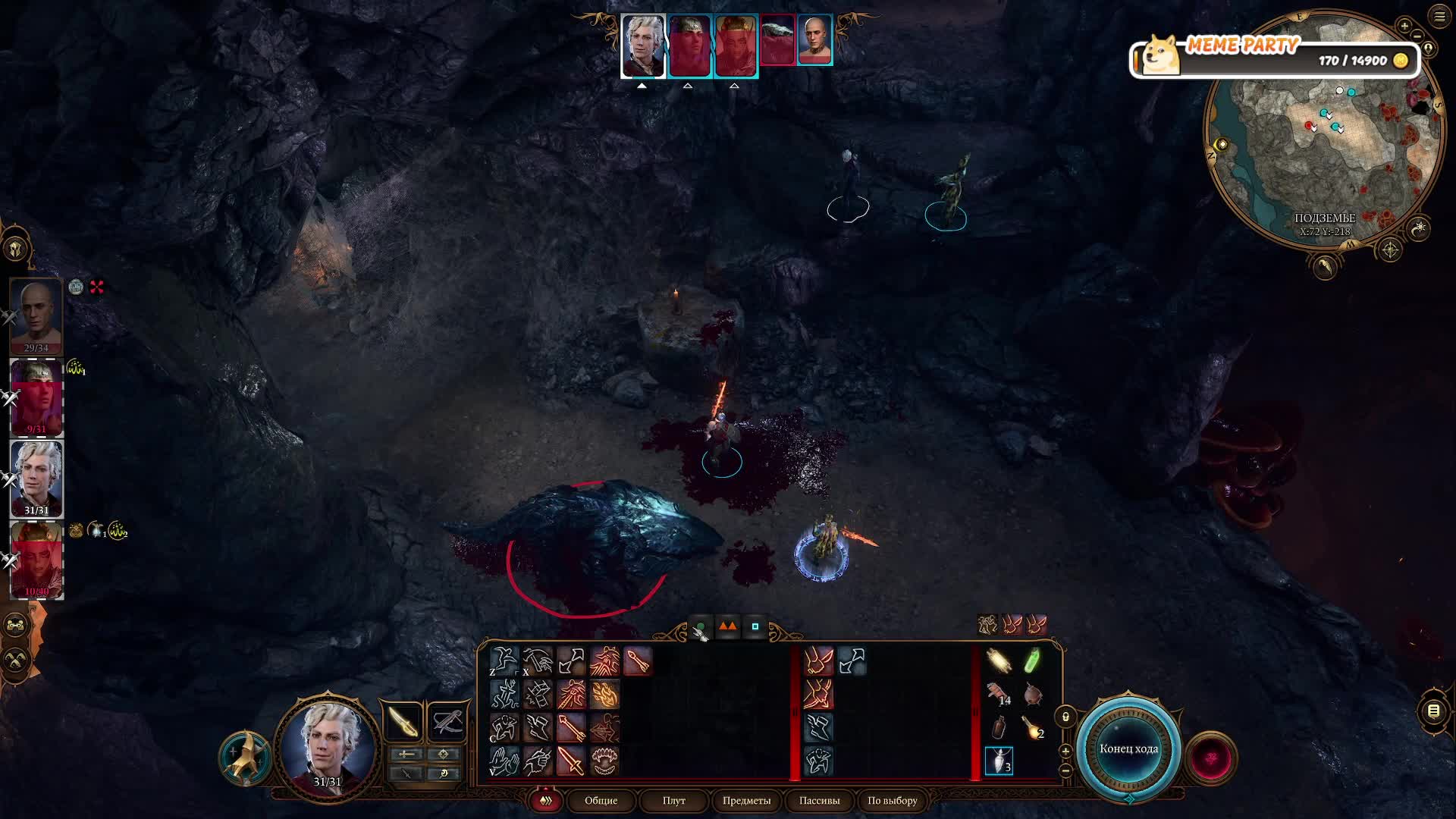
Task: Select the Пассивы tab
Action: tap(819, 800)
